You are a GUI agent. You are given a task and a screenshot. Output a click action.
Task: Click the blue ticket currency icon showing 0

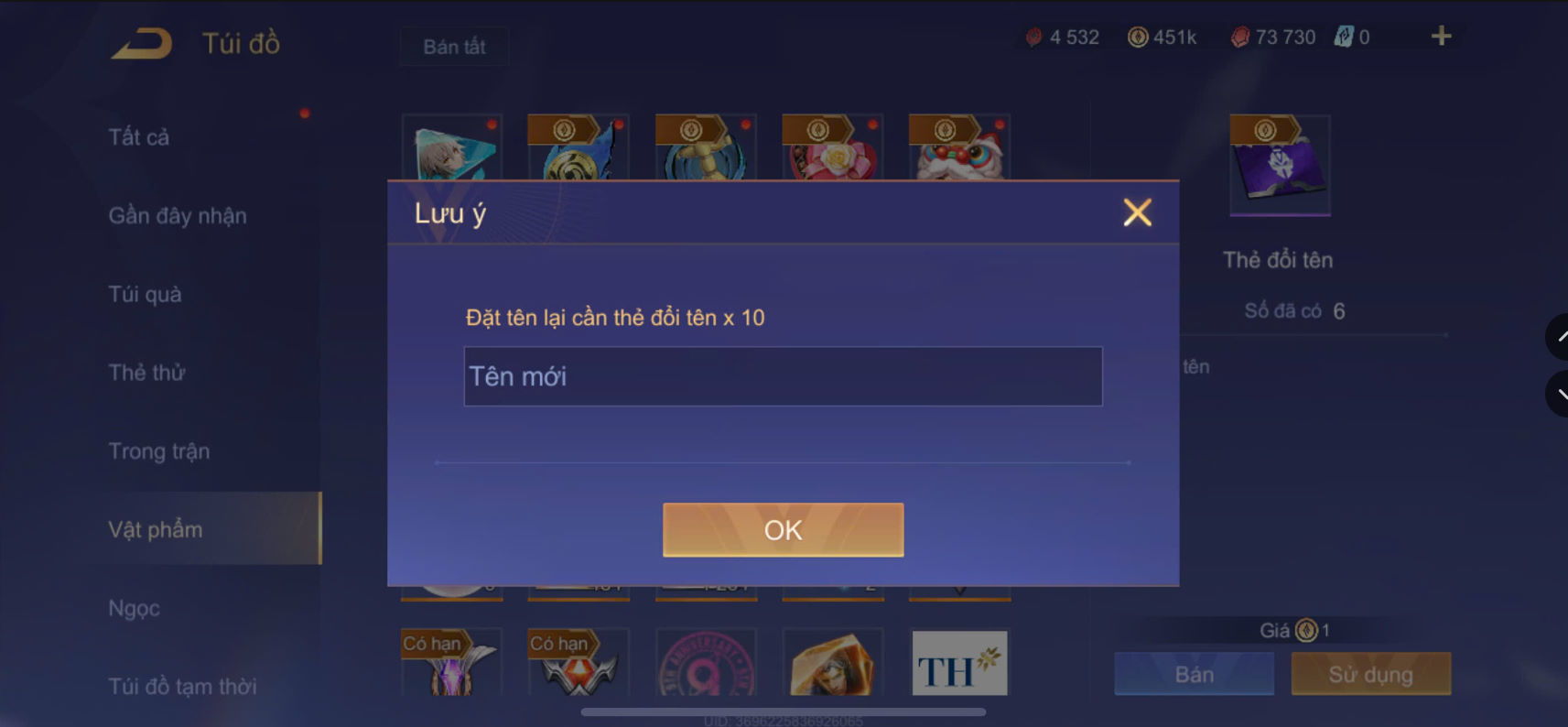click(x=1343, y=37)
